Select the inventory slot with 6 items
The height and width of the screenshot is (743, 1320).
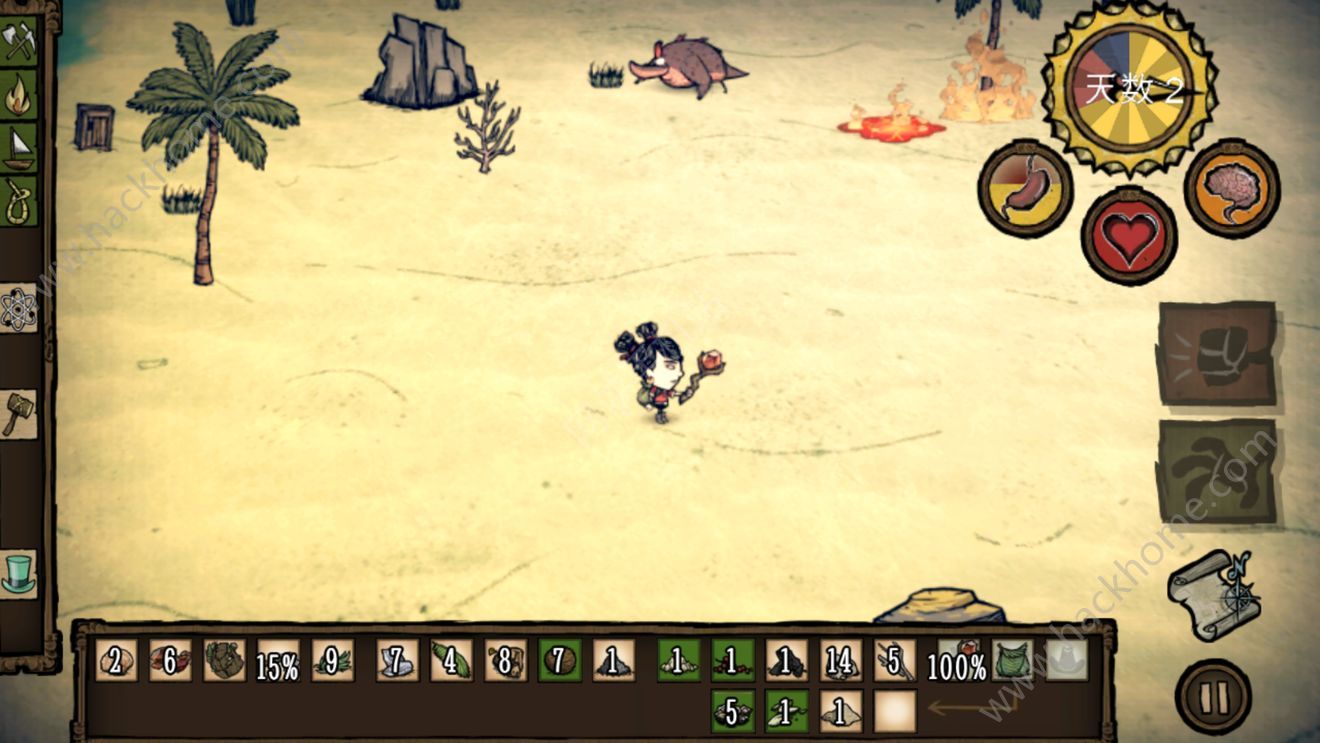tap(170, 661)
